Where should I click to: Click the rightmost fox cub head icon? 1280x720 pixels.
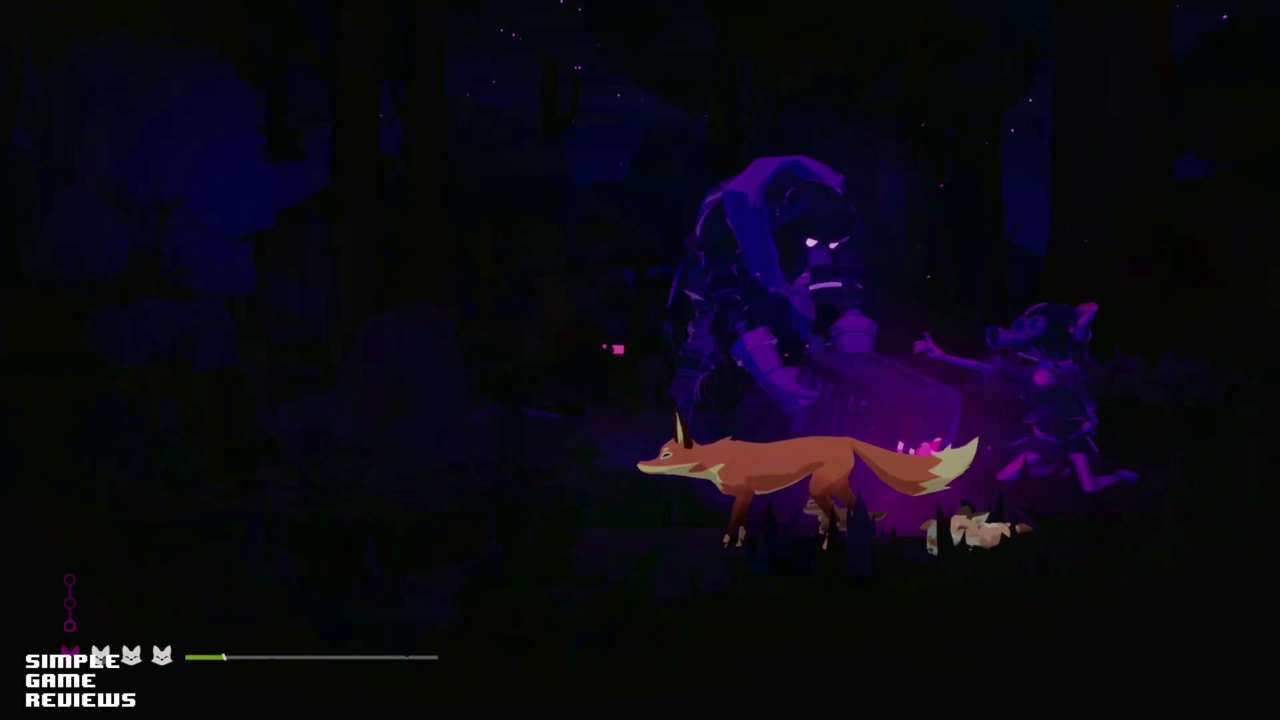coord(161,655)
